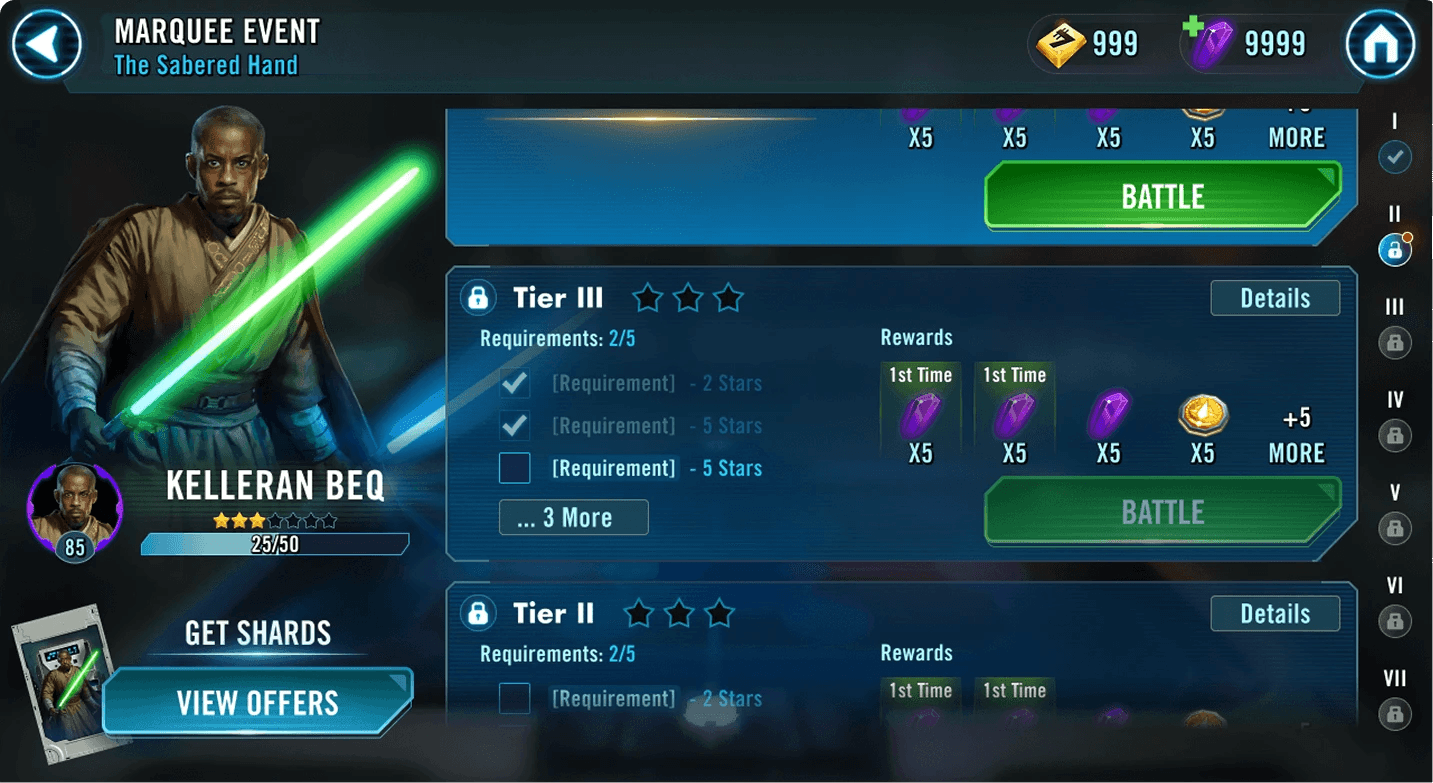The image size is (1433, 783).
Task: Jump to tier IV in side list
Action: [1395, 435]
